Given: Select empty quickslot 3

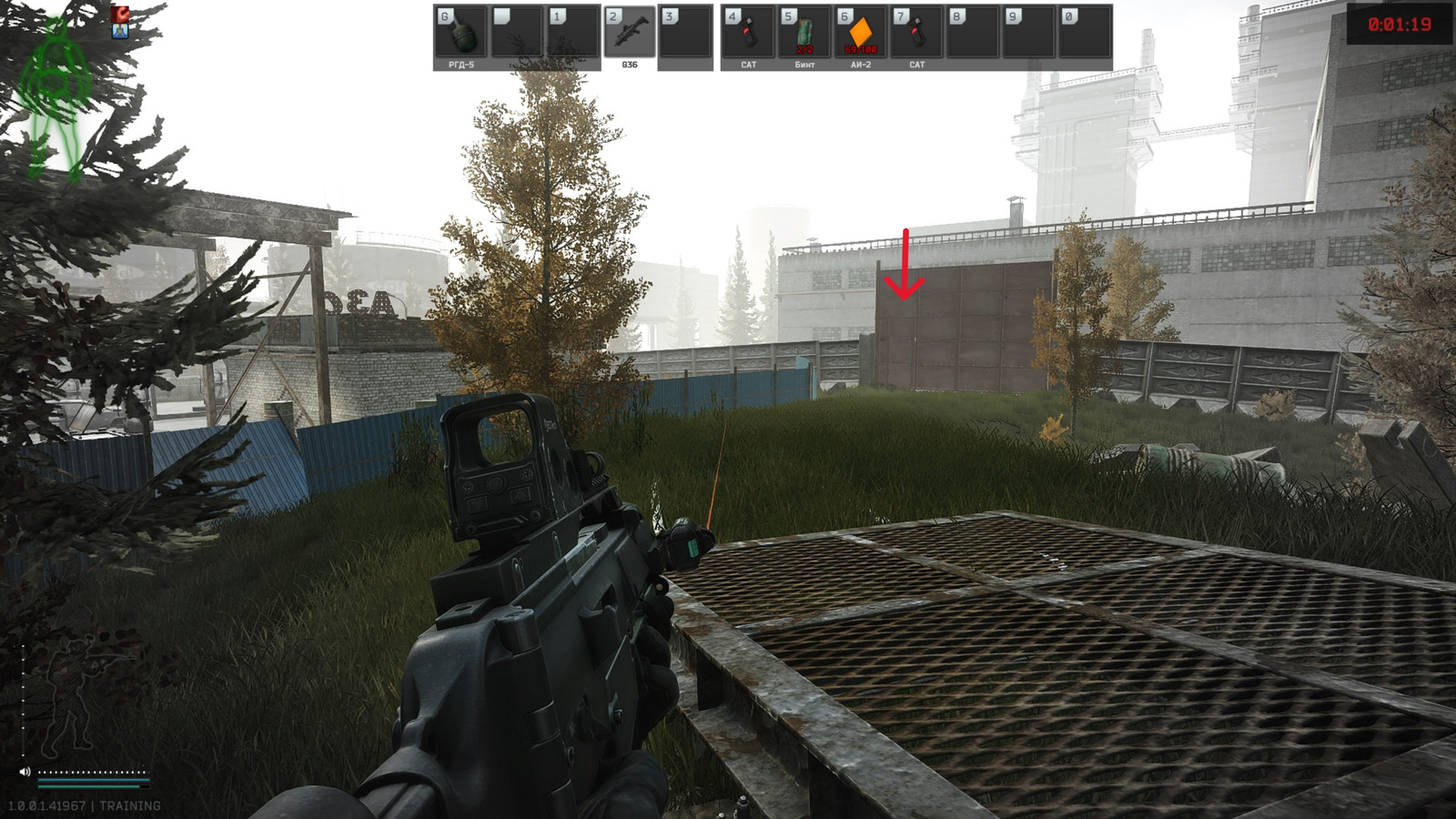Looking at the screenshot, I should pyautogui.click(x=682, y=33).
